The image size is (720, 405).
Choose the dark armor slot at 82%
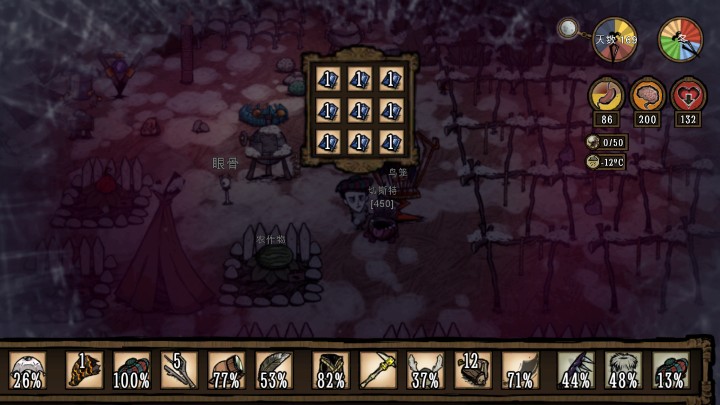(x=331, y=370)
